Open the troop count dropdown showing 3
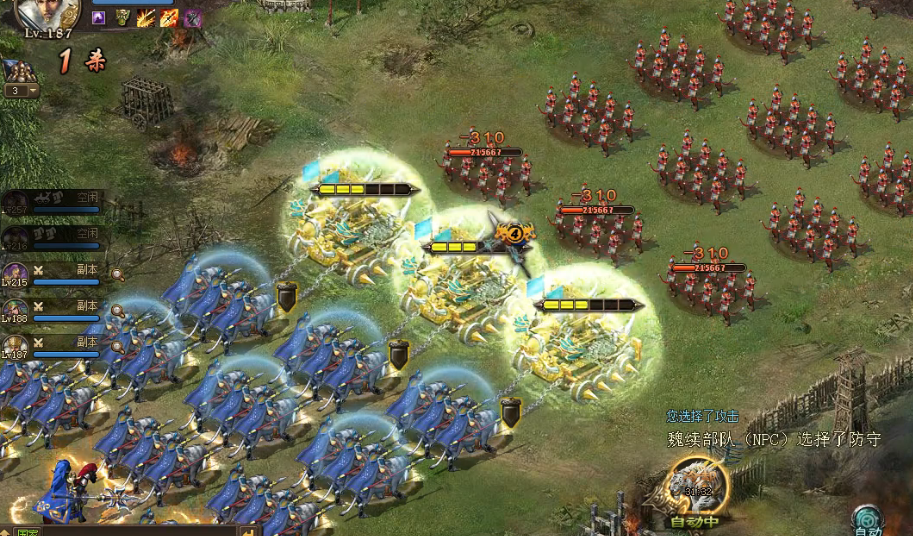913x536 pixels. pyautogui.click(x=21, y=90)
